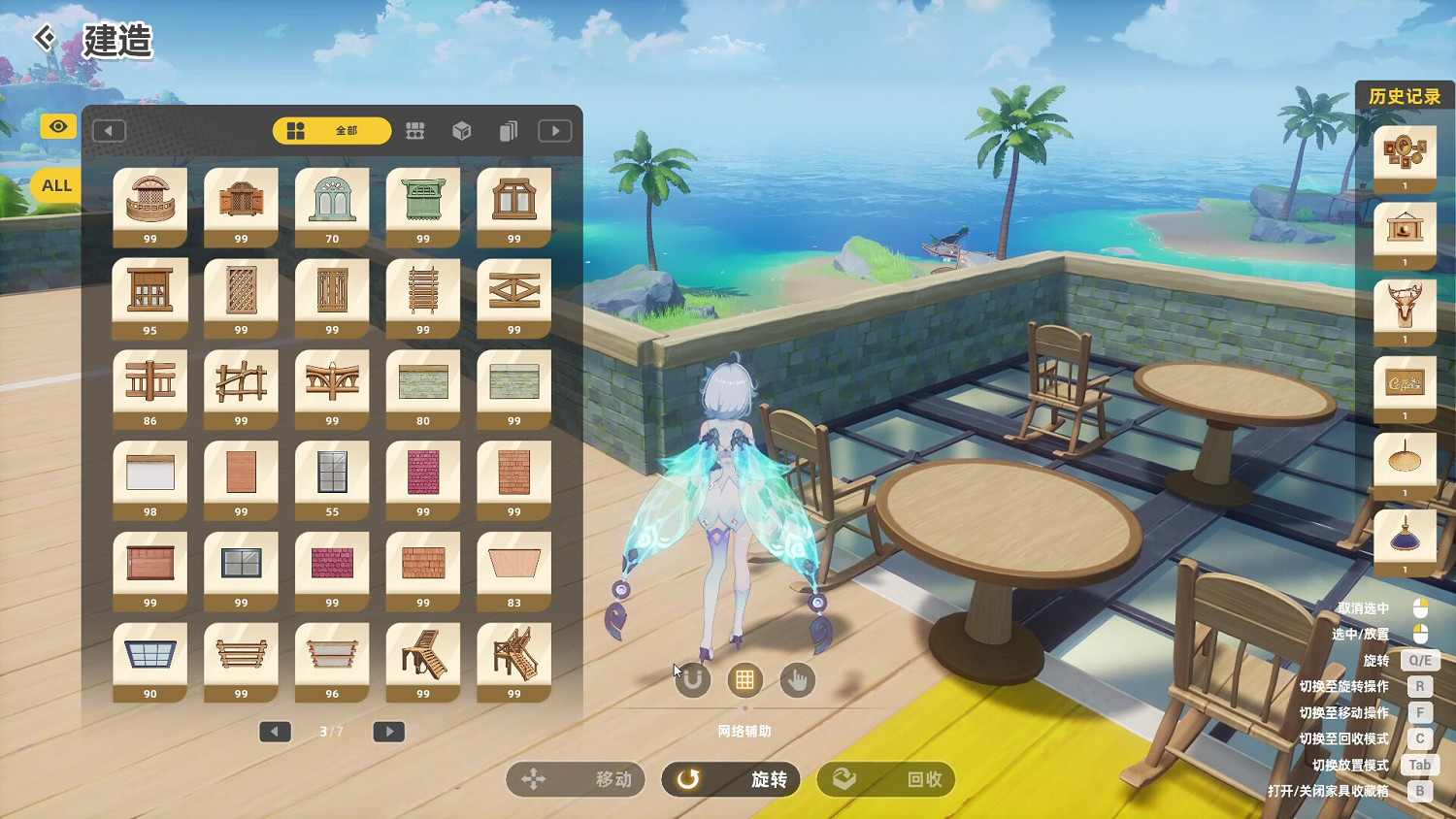Image resolution: width=1456 pixels, height=819 pixels.
Task: Click the diamond expander under the tool icons
Action: [745, 707]
